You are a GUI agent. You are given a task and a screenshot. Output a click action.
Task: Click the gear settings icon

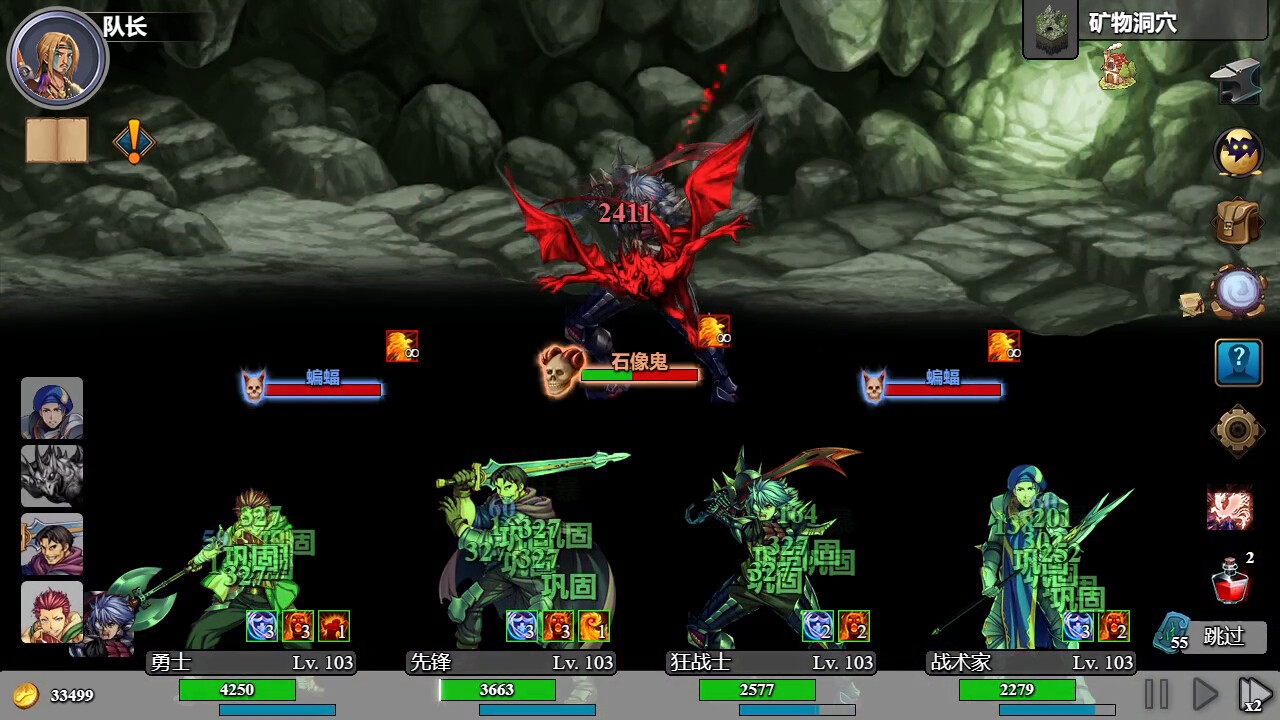(x=1237, y=427)
